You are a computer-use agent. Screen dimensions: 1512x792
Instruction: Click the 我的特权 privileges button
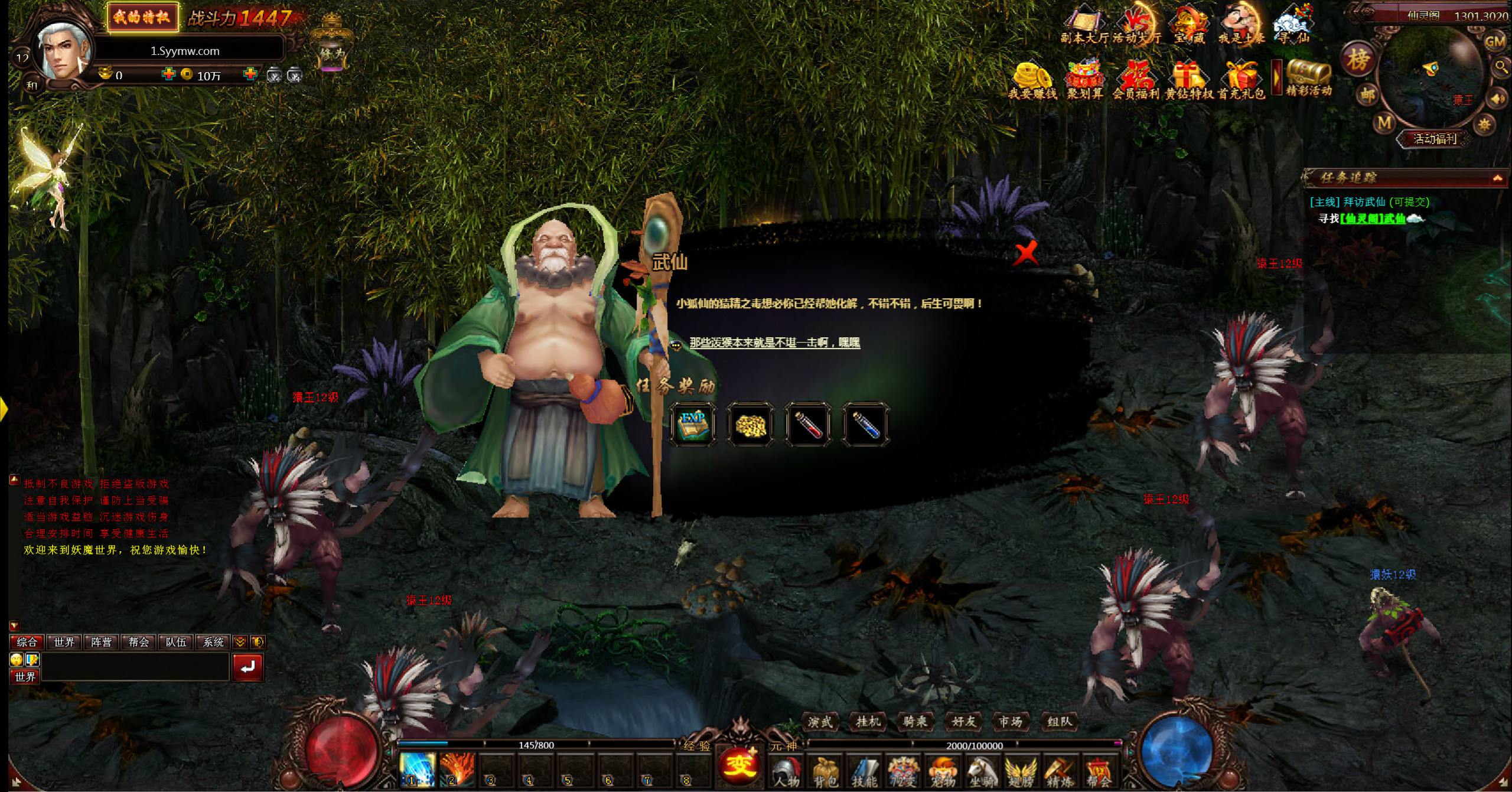coord(142,18)
